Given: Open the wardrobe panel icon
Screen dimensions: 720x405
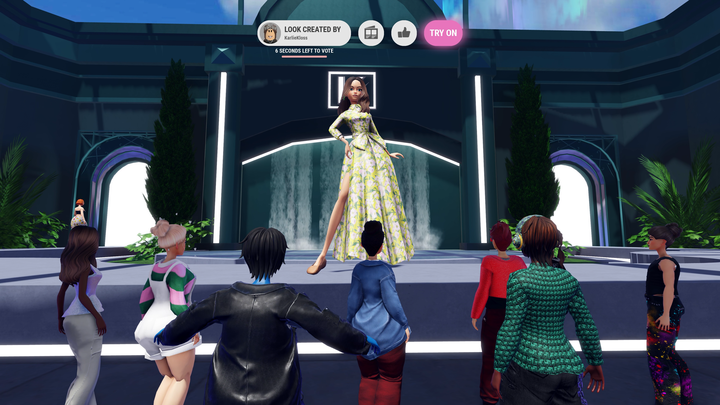Looking at the screenshot, I should click(x=371, y=33).
